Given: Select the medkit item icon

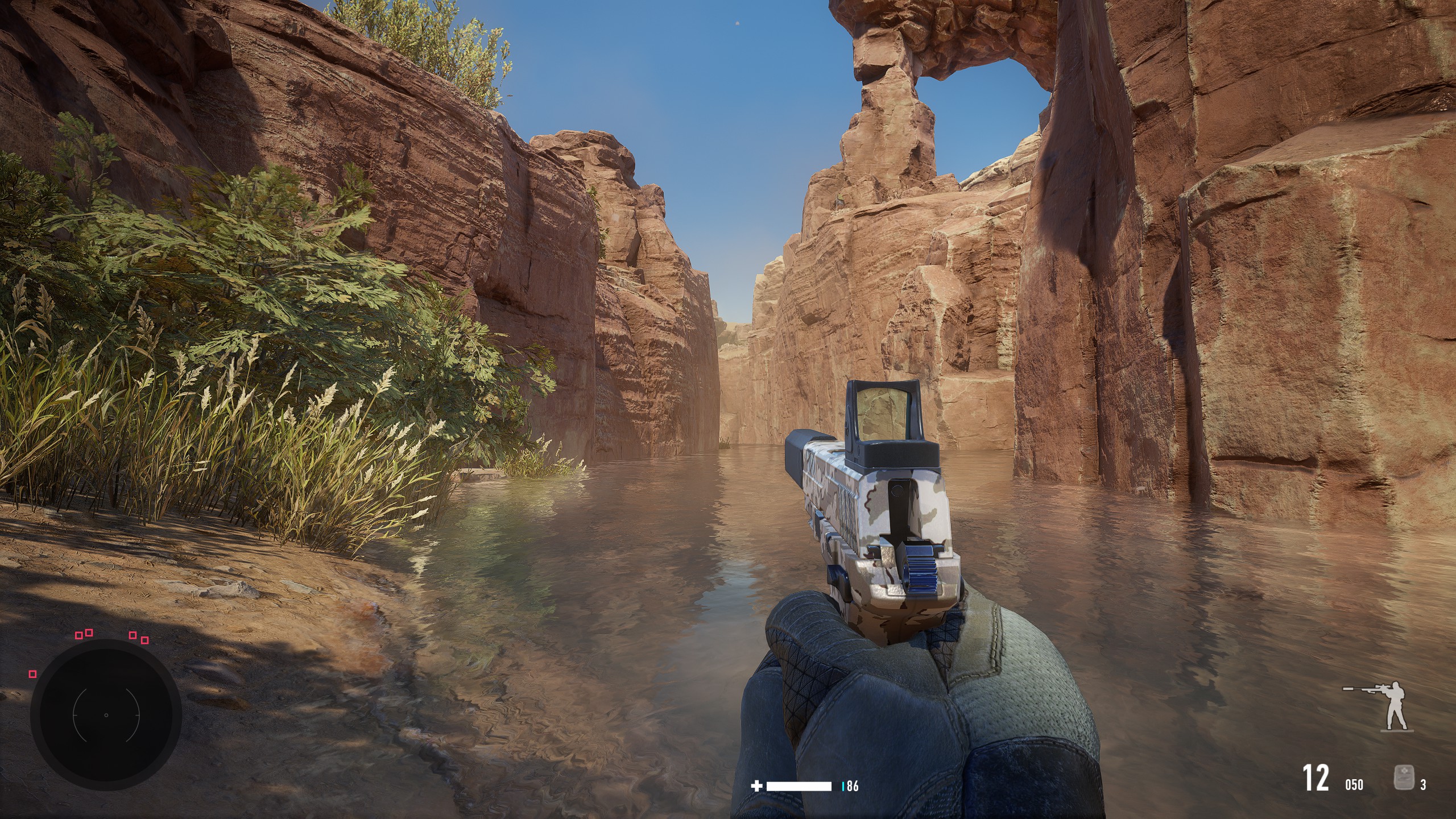Looking at the screenshot, I should [1403, 777].
